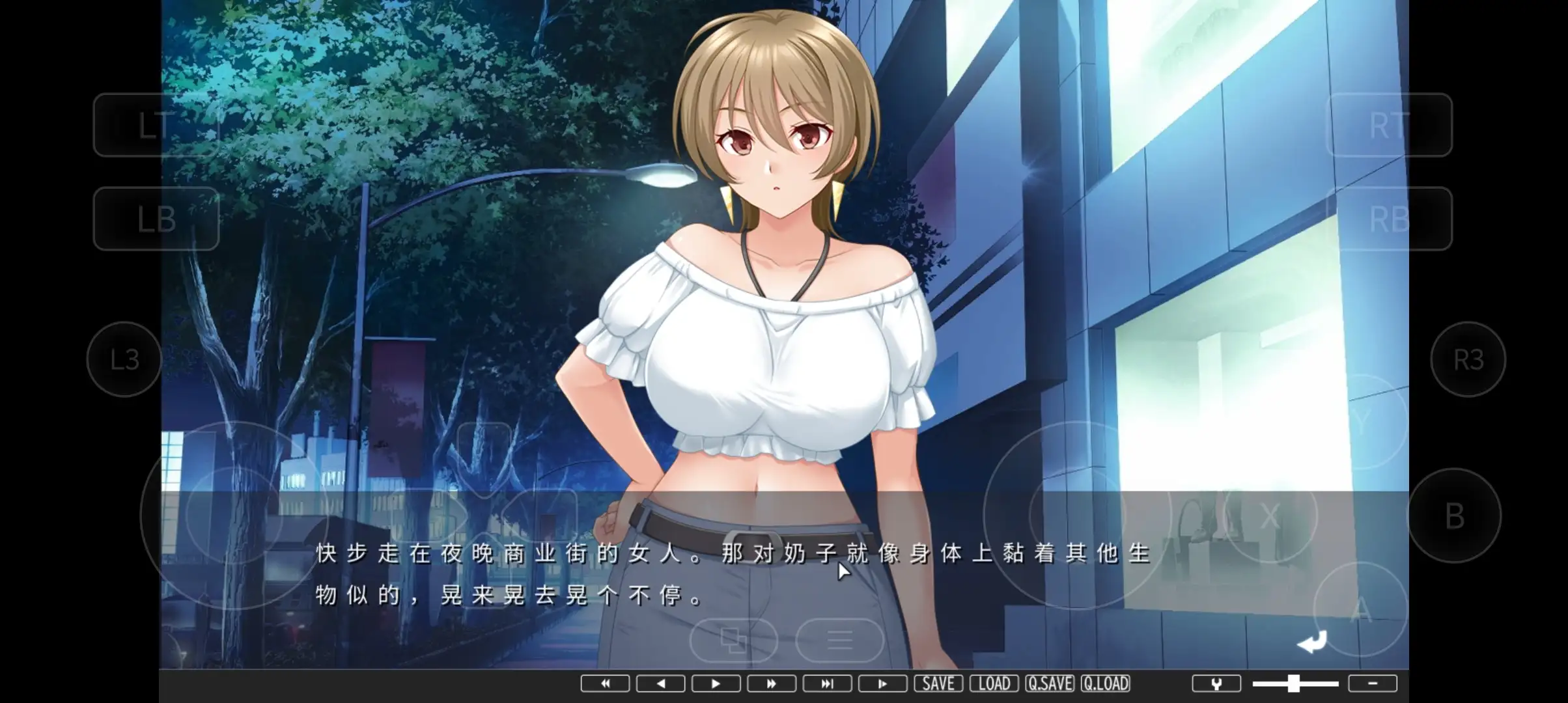Click the bar-and-triangle step button

tap(882, 683)
